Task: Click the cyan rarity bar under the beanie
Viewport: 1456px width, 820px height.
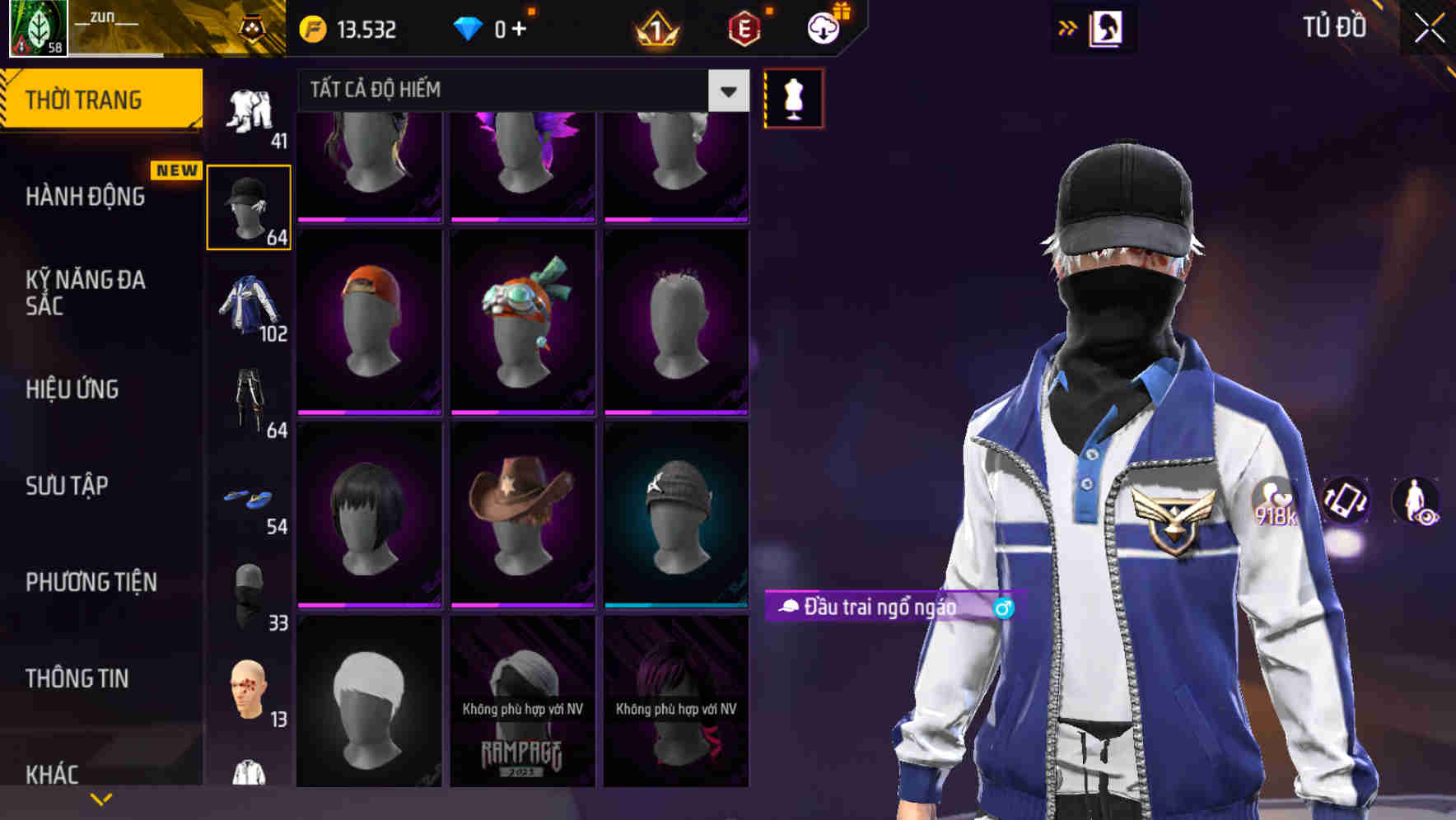Action: coord(677,608)
